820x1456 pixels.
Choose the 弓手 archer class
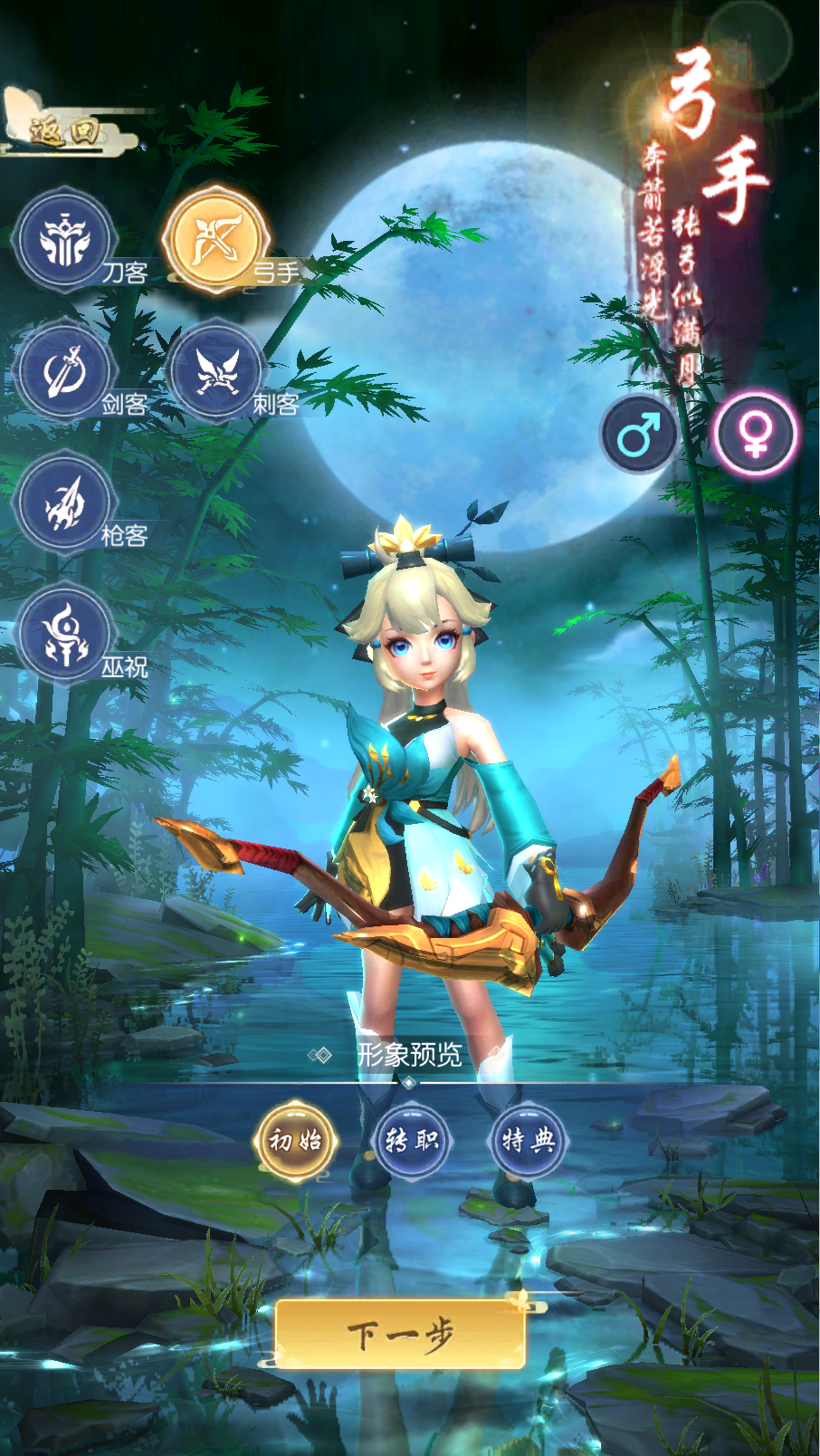tap(216, 239)
